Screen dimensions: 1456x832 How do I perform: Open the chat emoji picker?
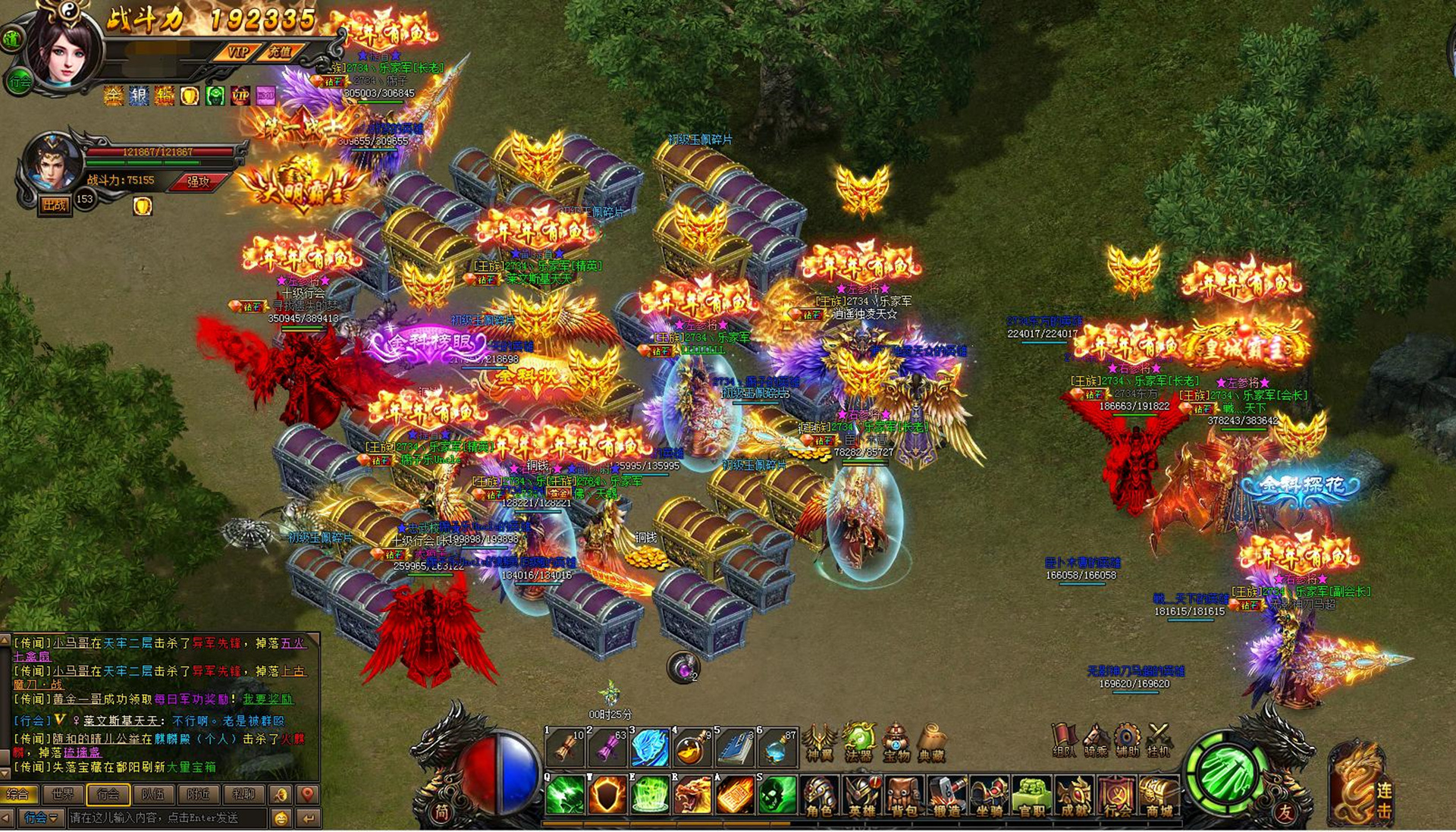click(x=281, y=818)
